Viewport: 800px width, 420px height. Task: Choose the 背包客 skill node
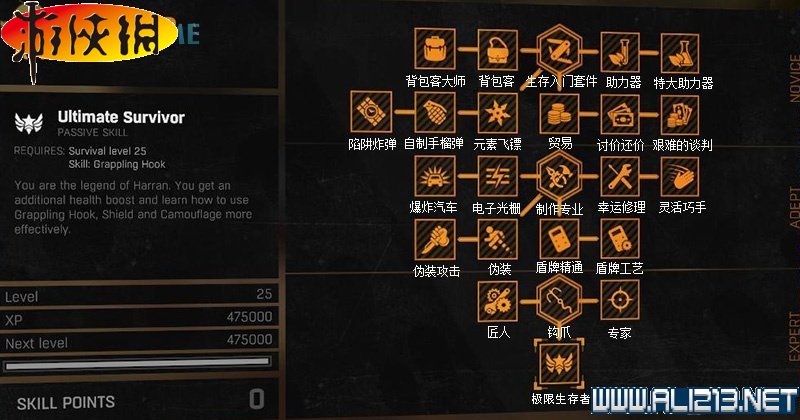pyautogui.click(x=495, y=49)
